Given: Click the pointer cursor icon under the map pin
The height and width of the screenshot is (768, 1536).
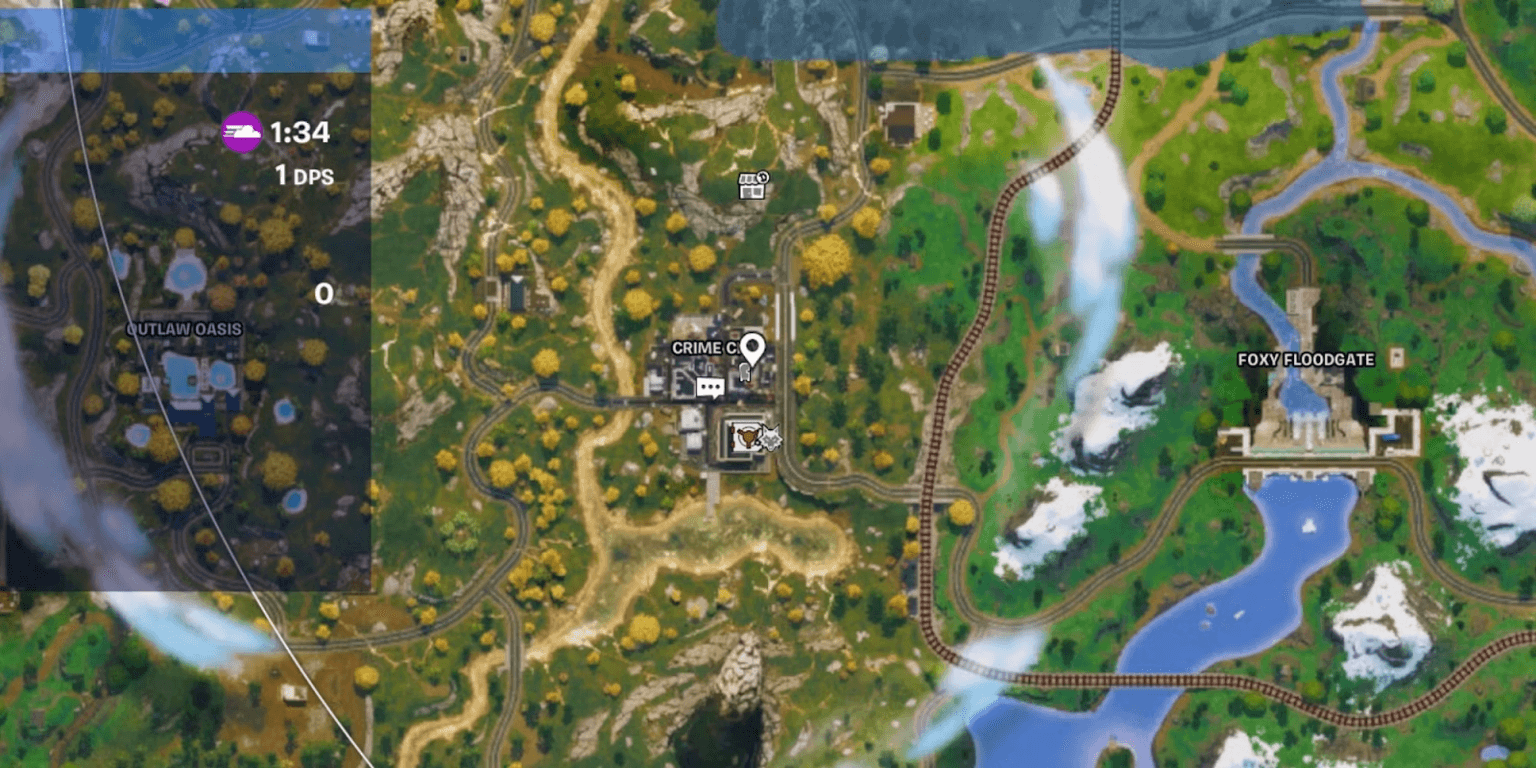Looking at the screenshot, I should tap(745, 372).
